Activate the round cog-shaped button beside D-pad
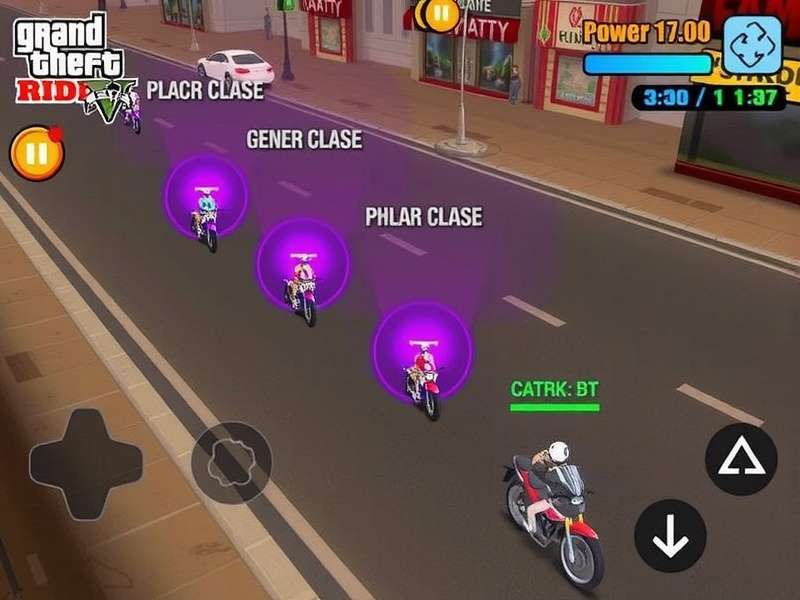This screenshot has width=800, height=600. pyautogui.click(x=231, y=462)
